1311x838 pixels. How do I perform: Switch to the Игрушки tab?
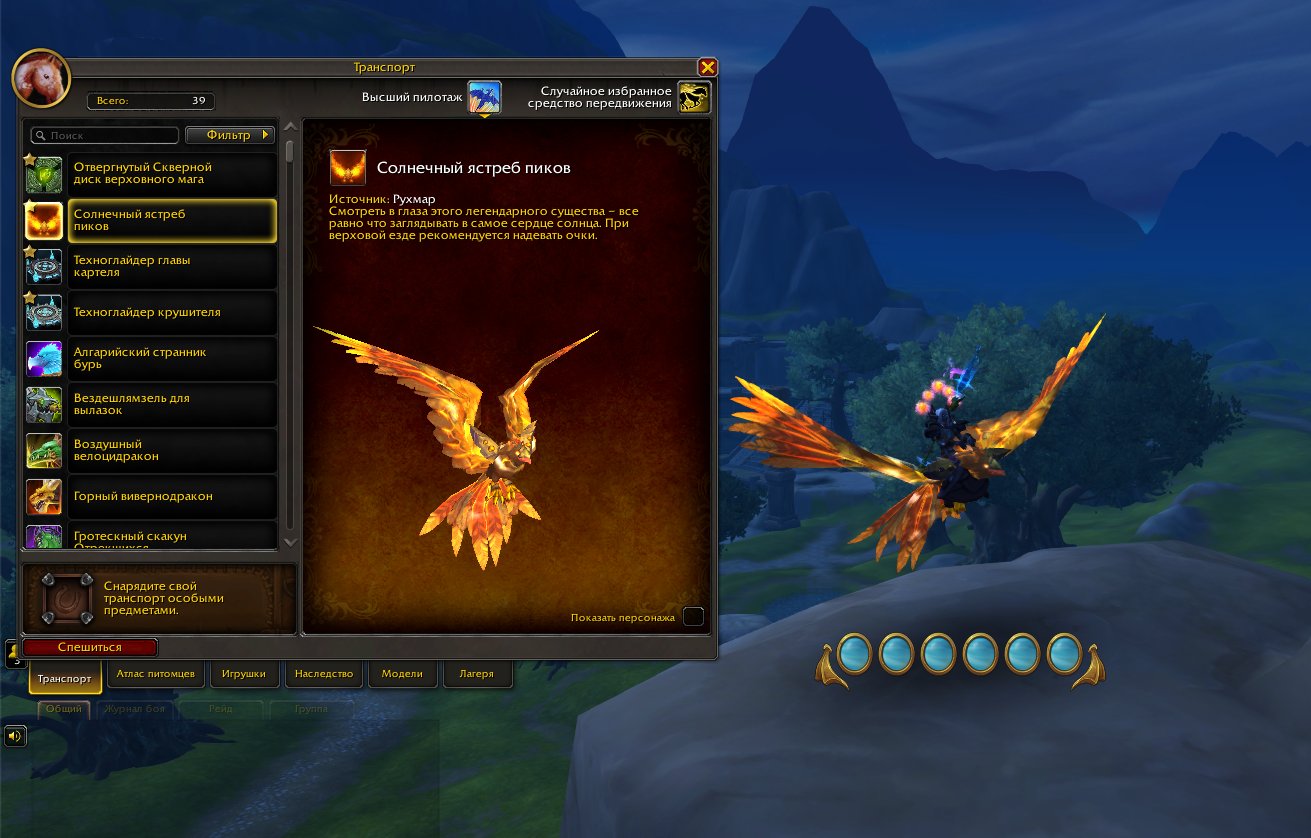click(243, 673)
